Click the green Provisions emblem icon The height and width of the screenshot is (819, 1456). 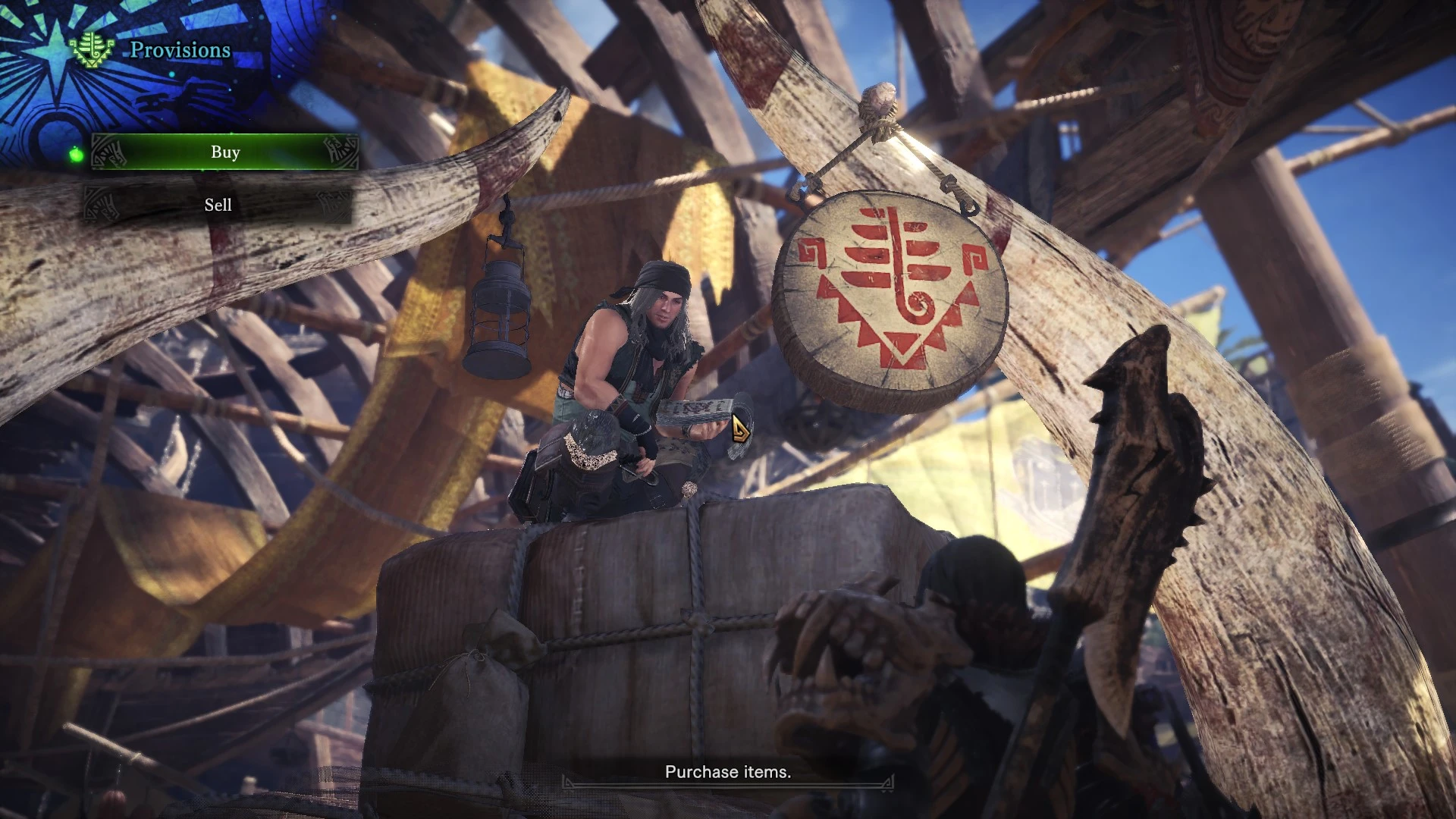click(x=93, y=50)
